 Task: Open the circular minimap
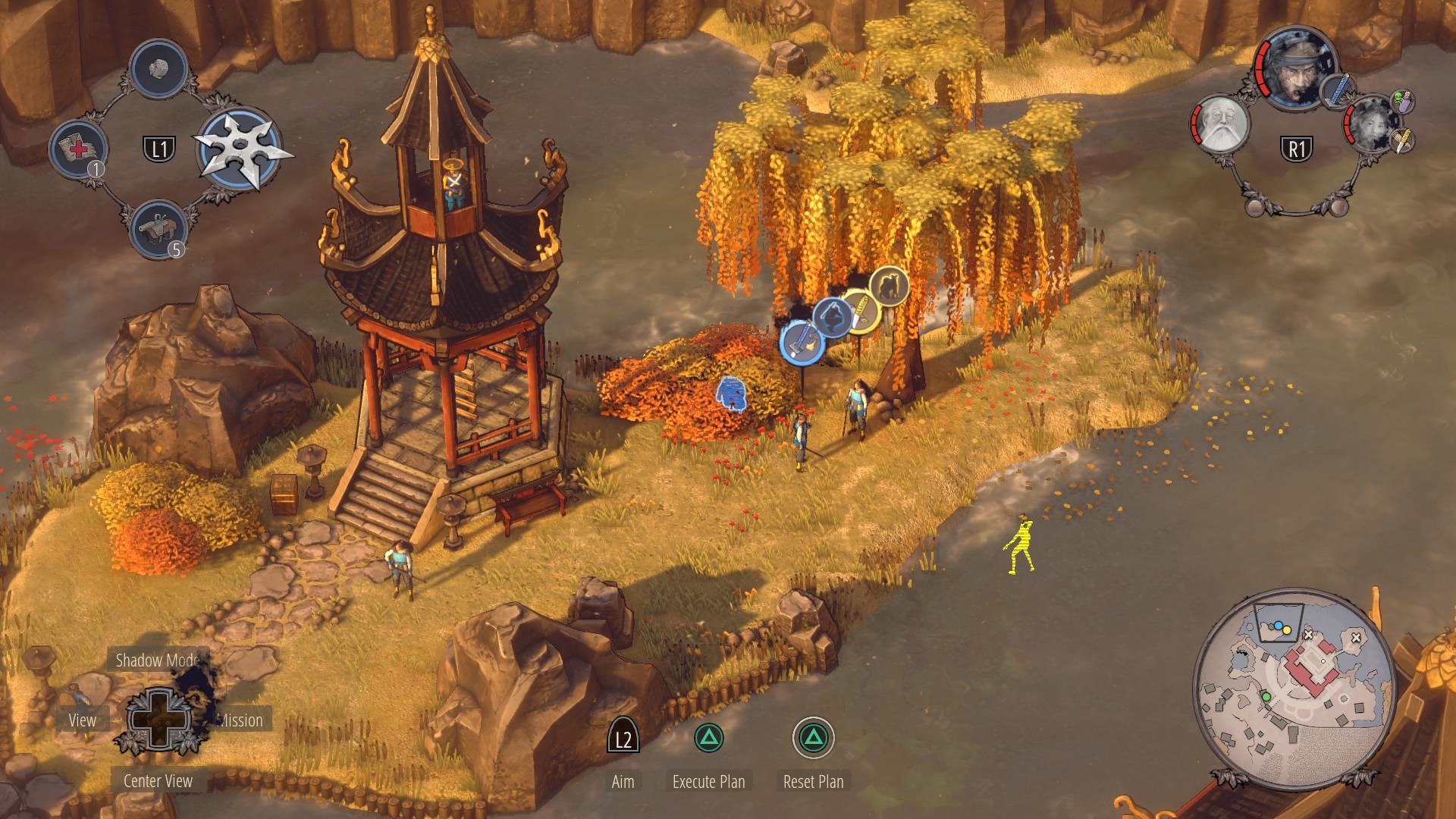1294,685
